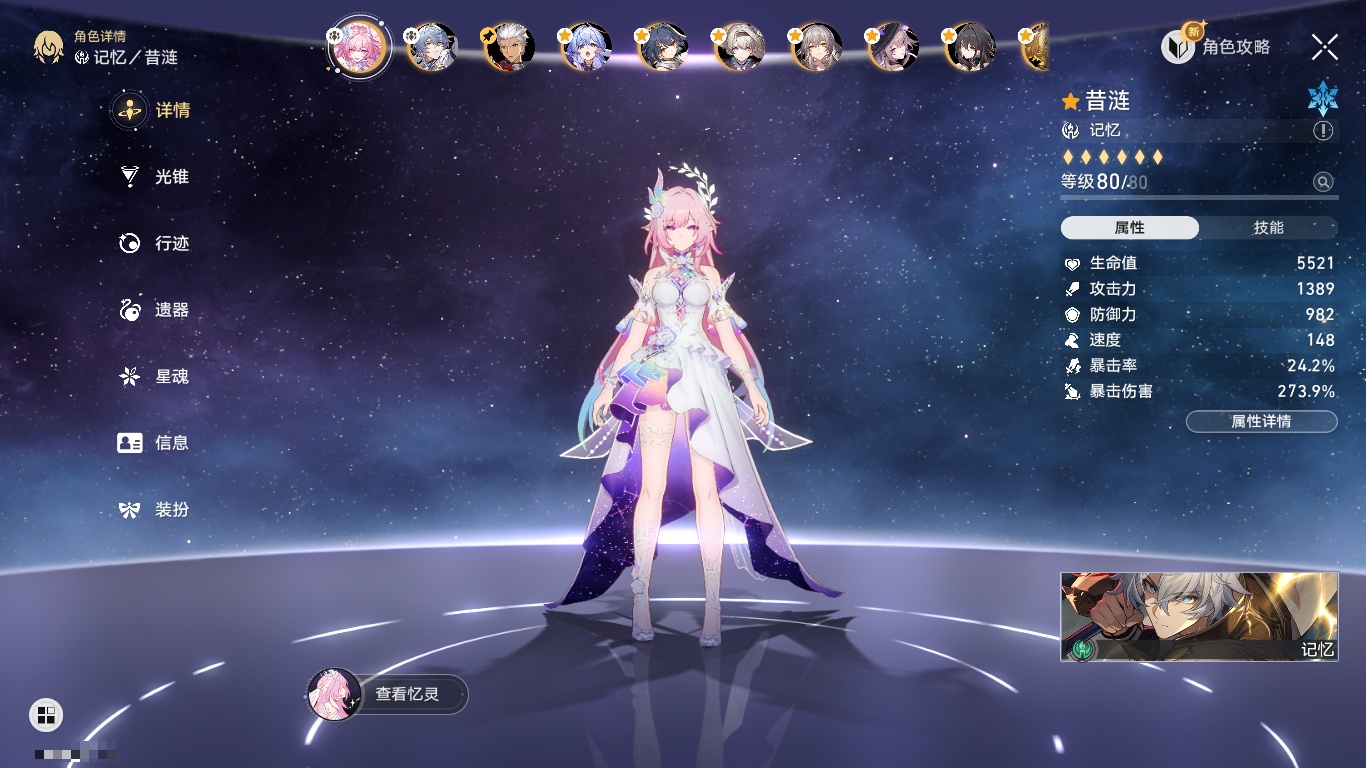Click the four-square grid icon at bottom left
This screenshot has height=768, width=1366.
point(46,714)
